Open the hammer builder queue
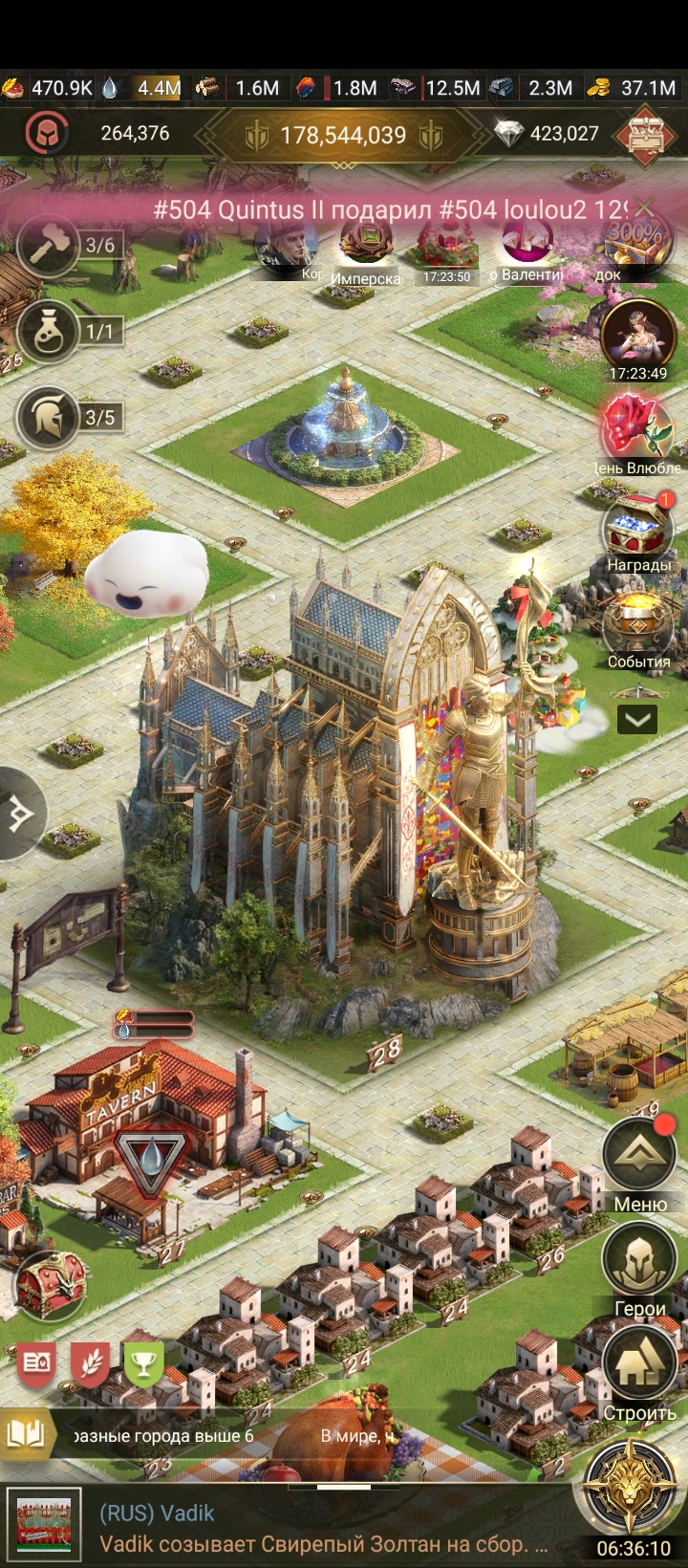Image resolution: width=688 pixels, height=1568 pixels. 48,246
